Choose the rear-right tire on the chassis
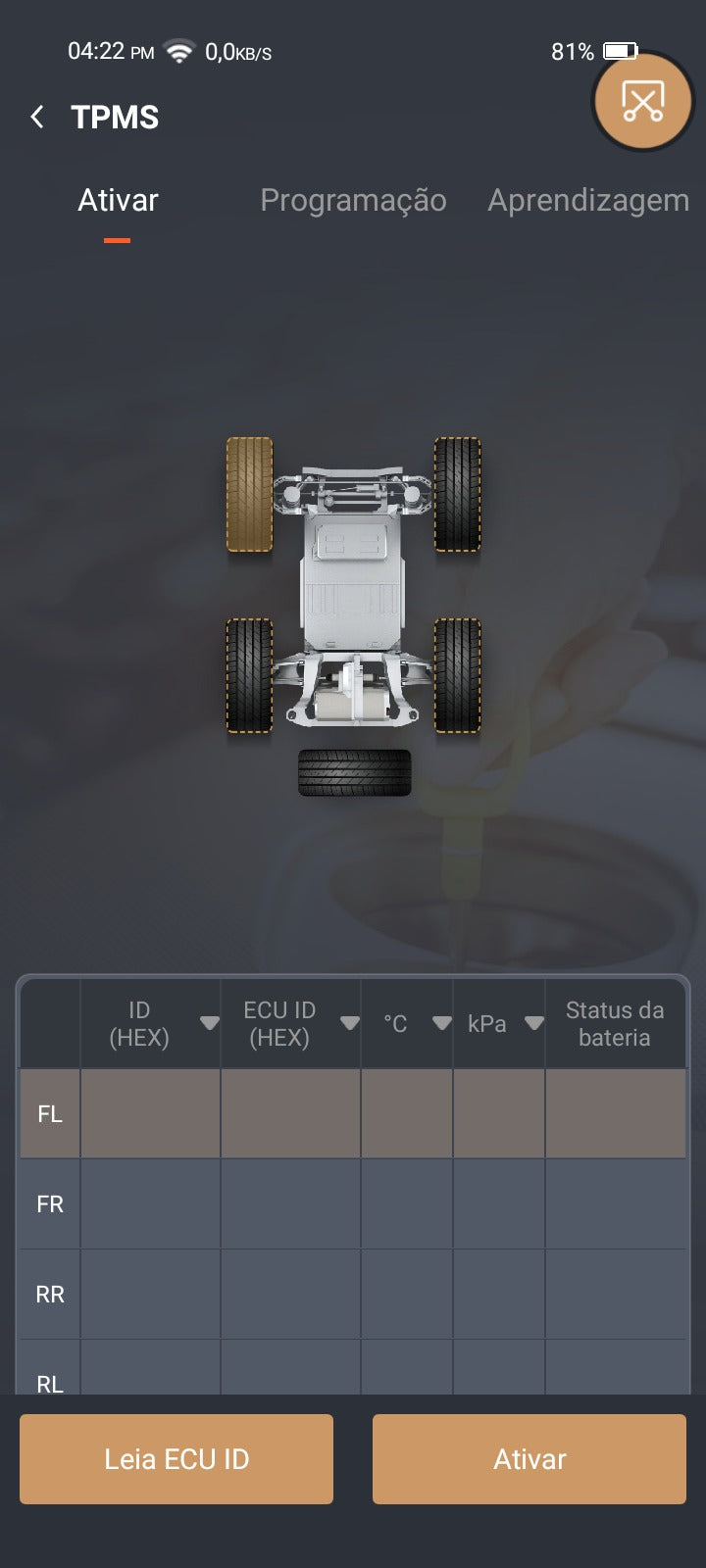 click(x=457, y=675)
